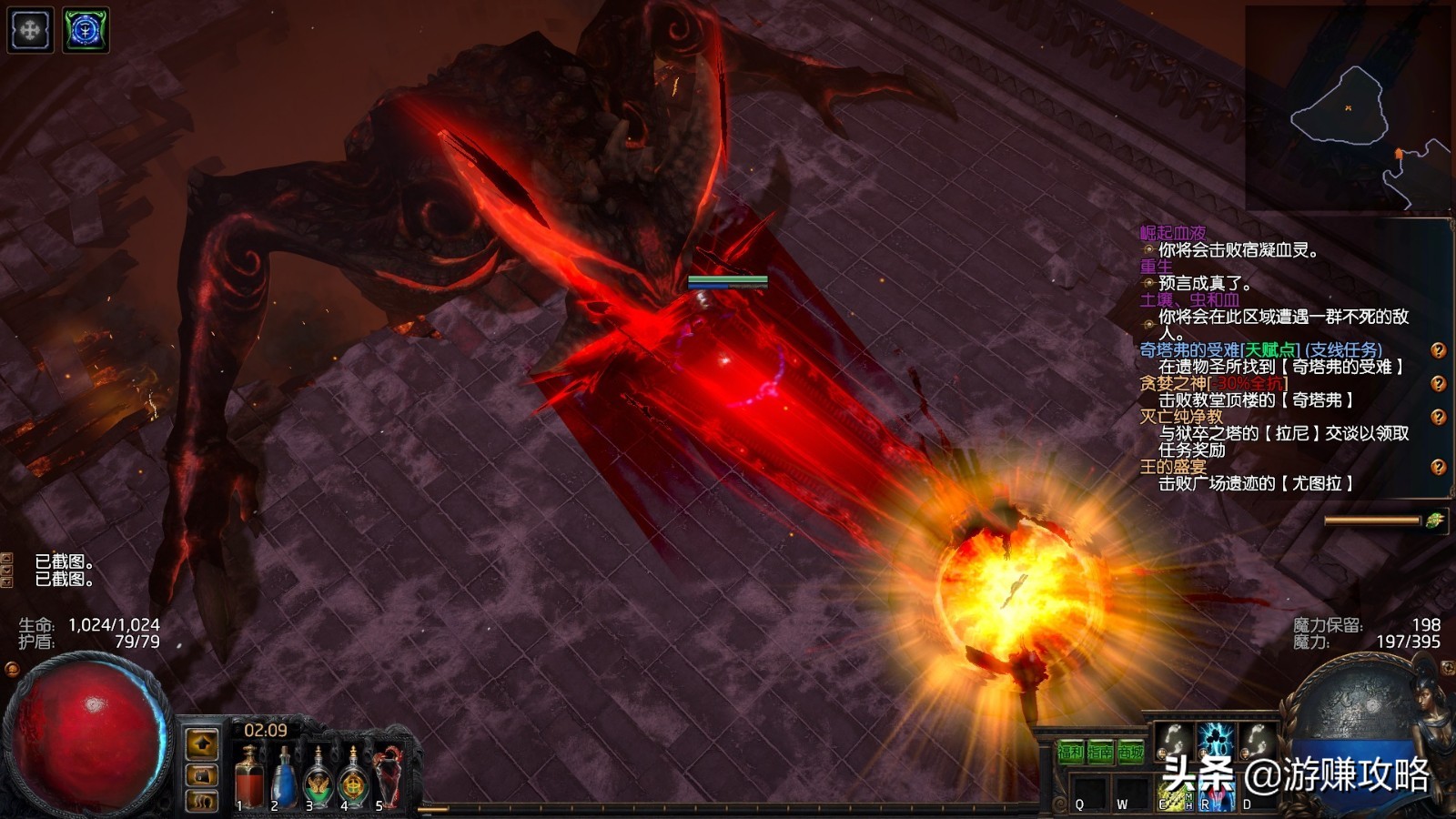Click the blue rune-circle buff icon
This screenshot has height=819, width=1456.
[x=86, y=30]
